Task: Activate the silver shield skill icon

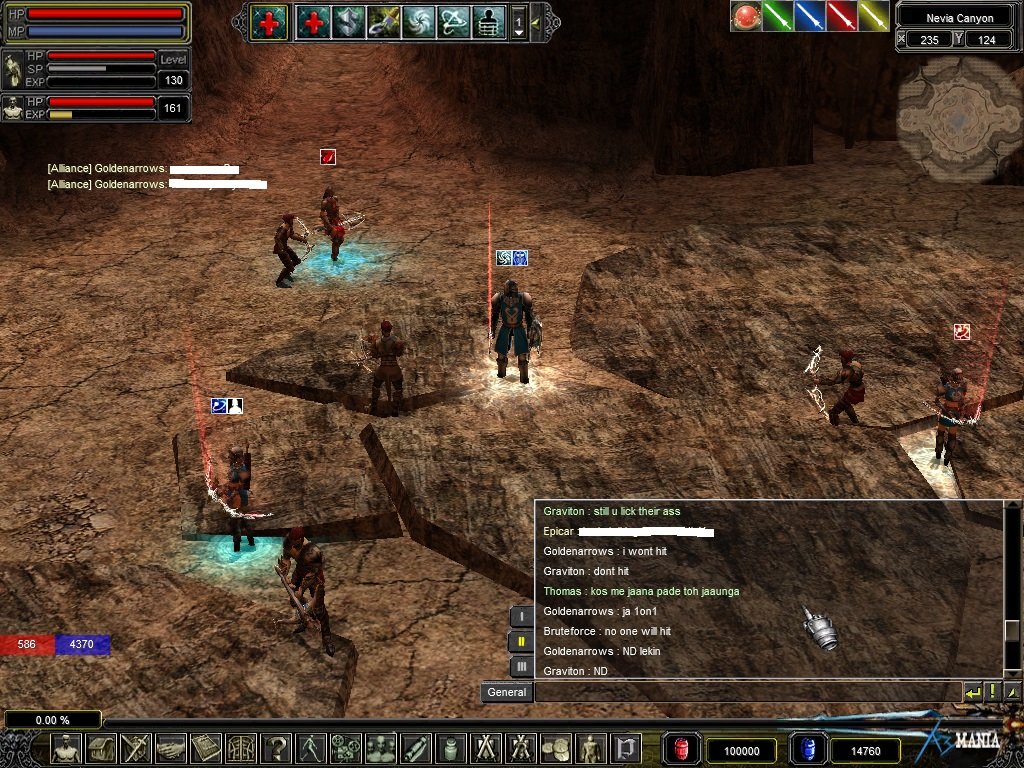Action: click(348, 22)
